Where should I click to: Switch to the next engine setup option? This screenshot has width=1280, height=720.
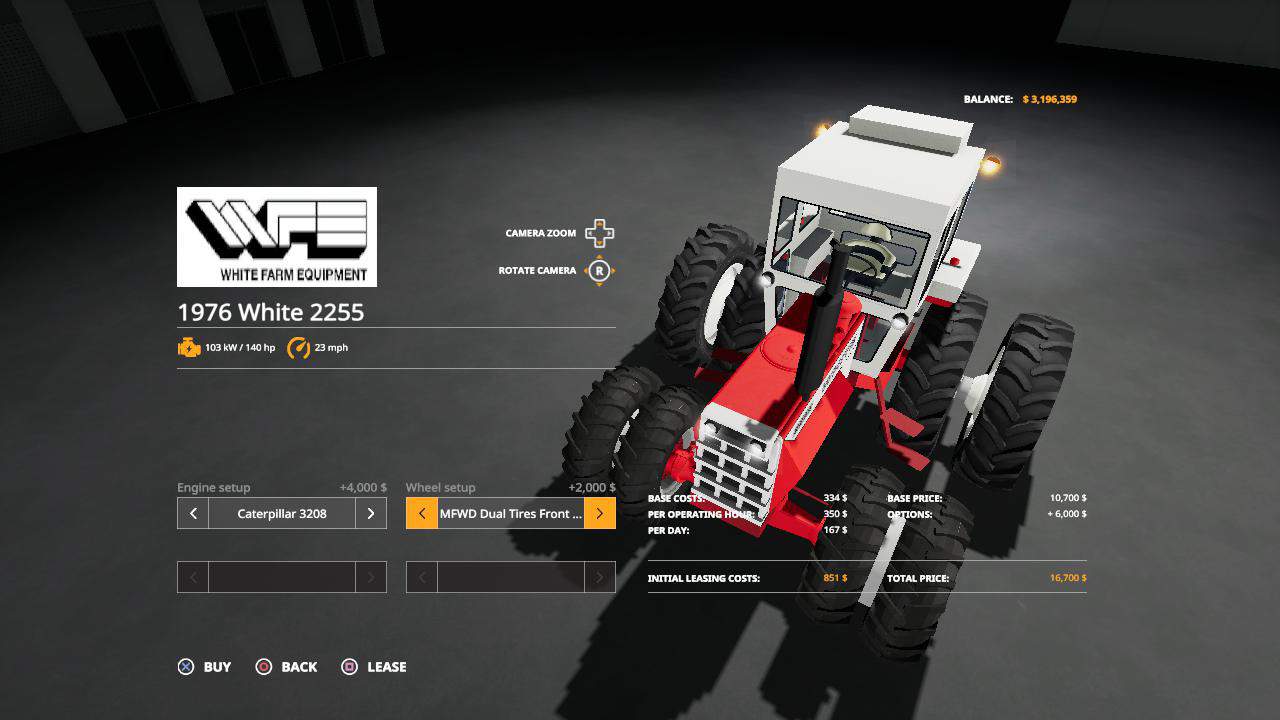point(370,514)
